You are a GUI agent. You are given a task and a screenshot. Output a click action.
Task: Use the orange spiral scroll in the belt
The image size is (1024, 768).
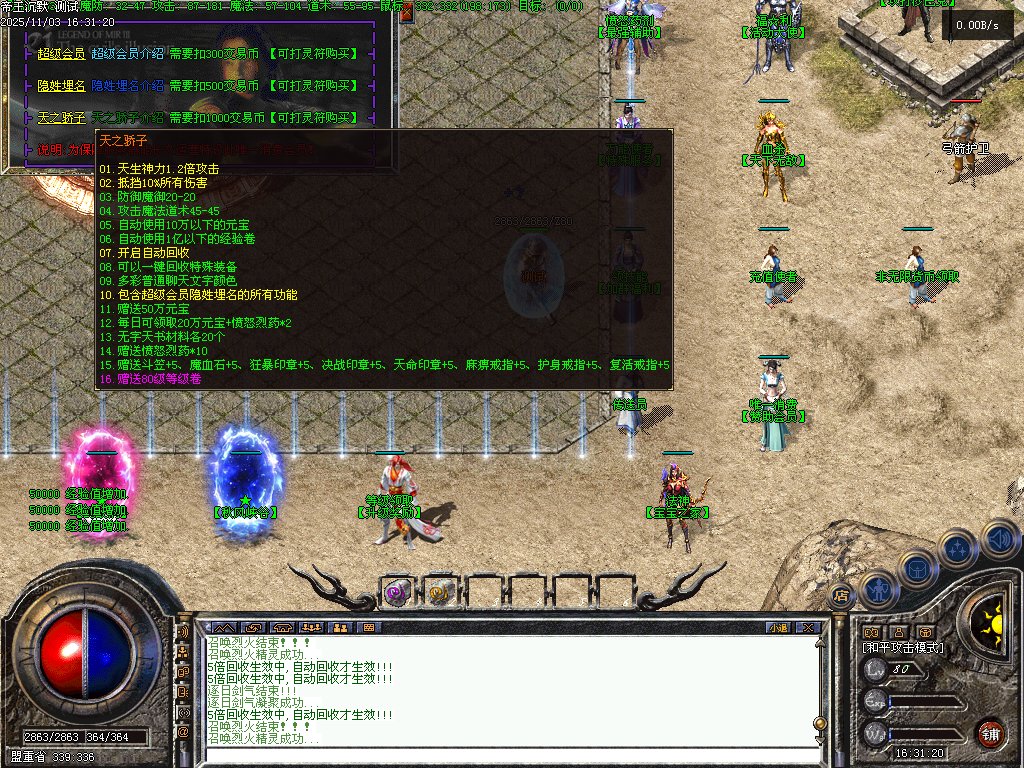pyautogui.click(x=439, y=593)
